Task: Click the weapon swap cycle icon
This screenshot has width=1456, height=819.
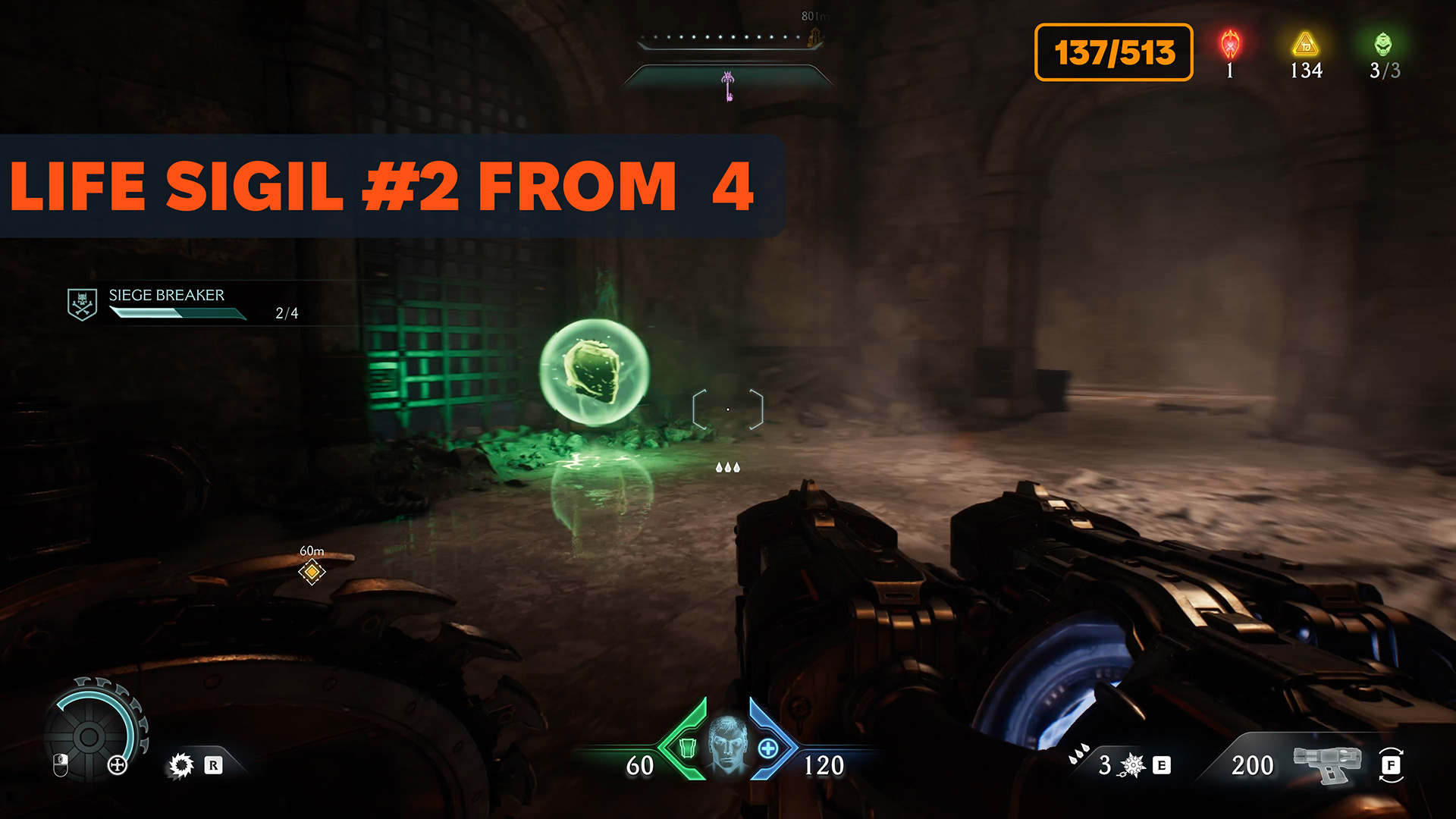Action: [1391, 764]
